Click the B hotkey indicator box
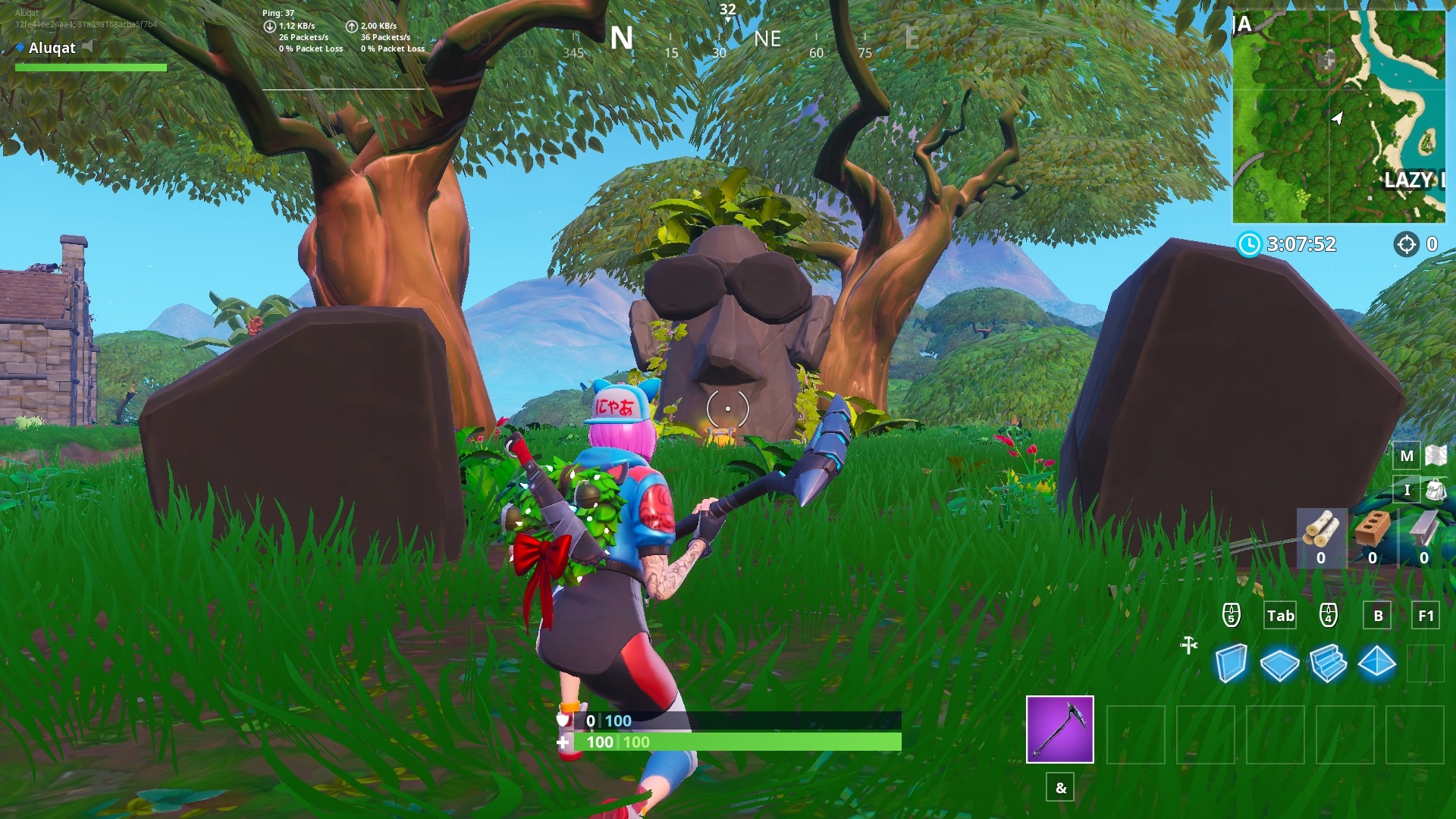The image size is (1456, 819). [x=1376, y=616]
